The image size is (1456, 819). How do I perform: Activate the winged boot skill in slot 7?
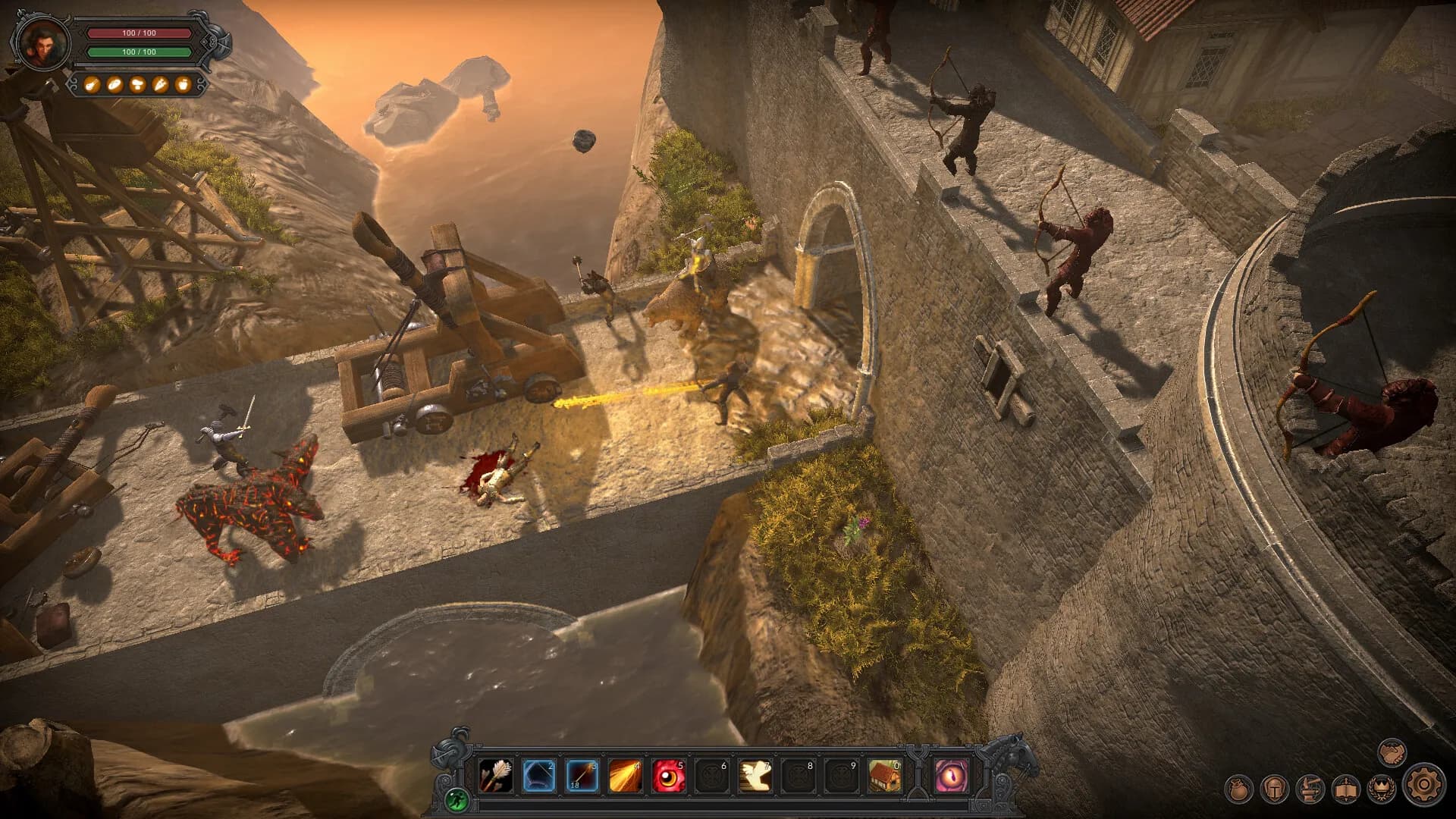(755, 776)
